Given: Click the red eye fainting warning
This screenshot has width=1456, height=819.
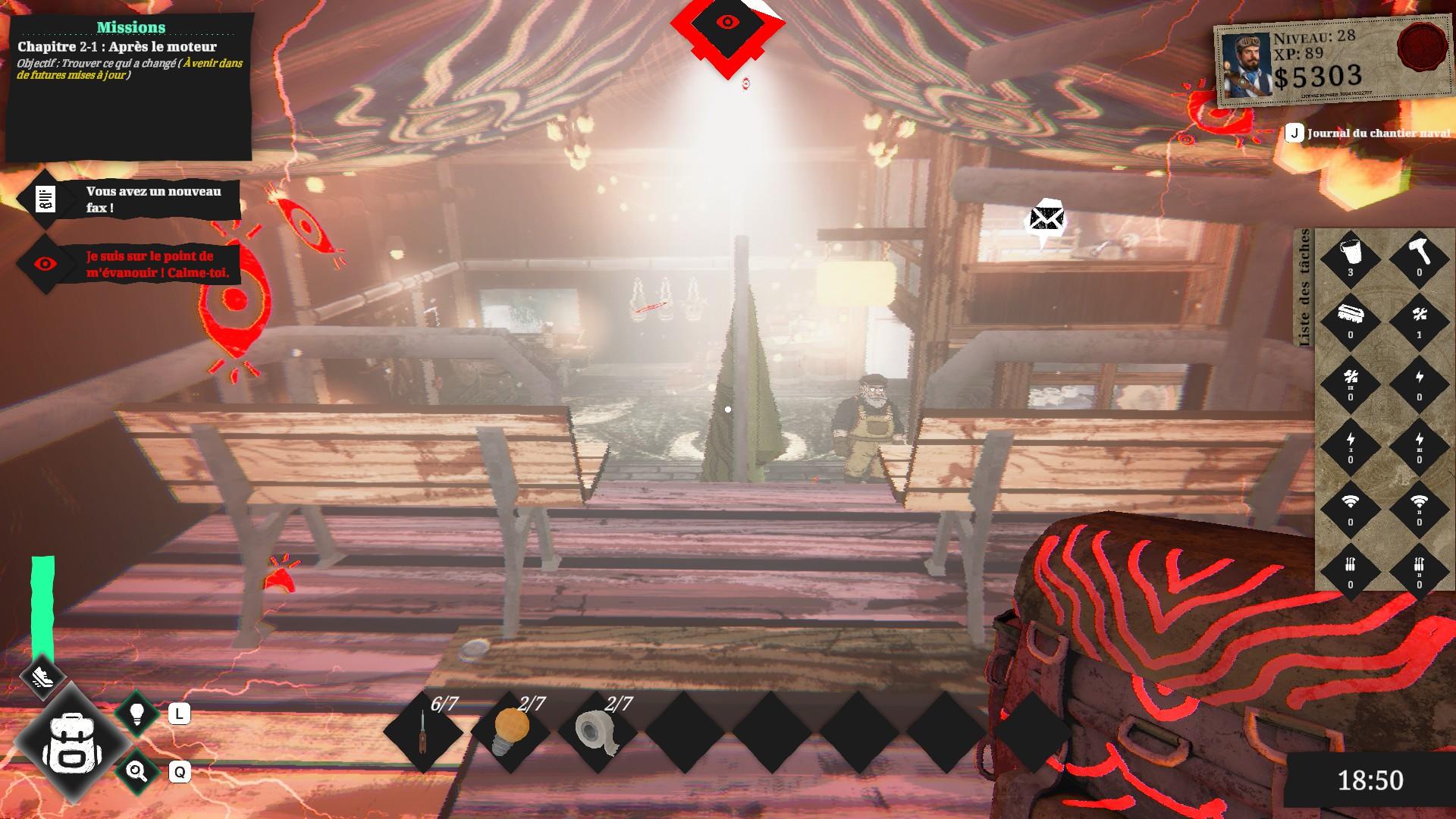Looking at the screenshot, I should [129, 265].
